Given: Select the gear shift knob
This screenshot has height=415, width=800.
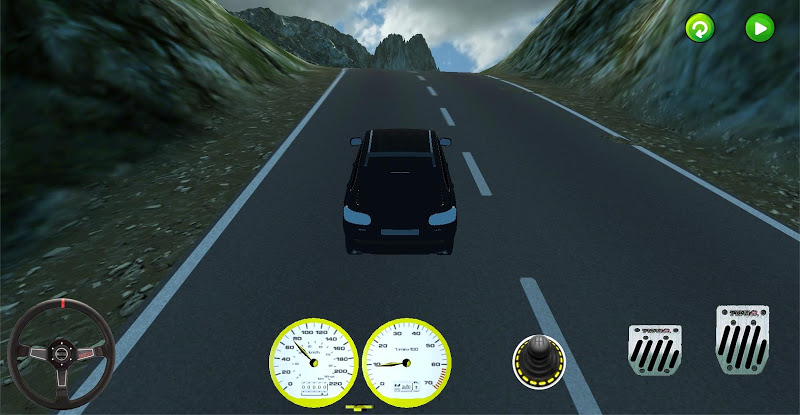Looking at the screenshot, I should [x=539, y=361].
